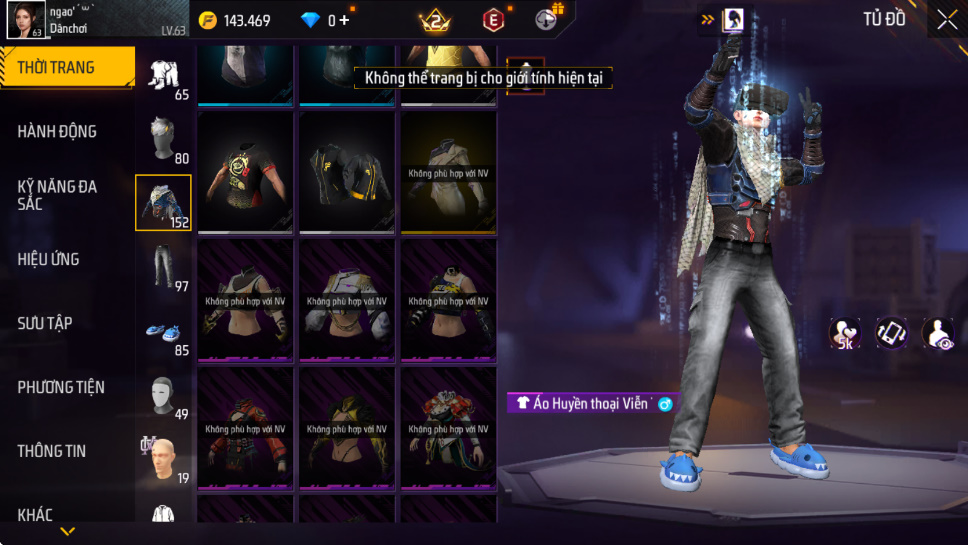Viewport: 968px width, 545px height.
Task: Equip the black t-shirt with yellow emblem
Action: tap(246, 172)
